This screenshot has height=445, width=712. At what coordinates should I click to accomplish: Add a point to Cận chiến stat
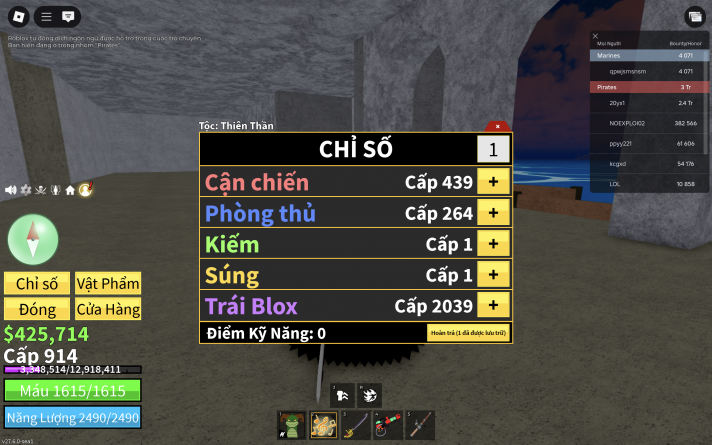tap(493, 182)
